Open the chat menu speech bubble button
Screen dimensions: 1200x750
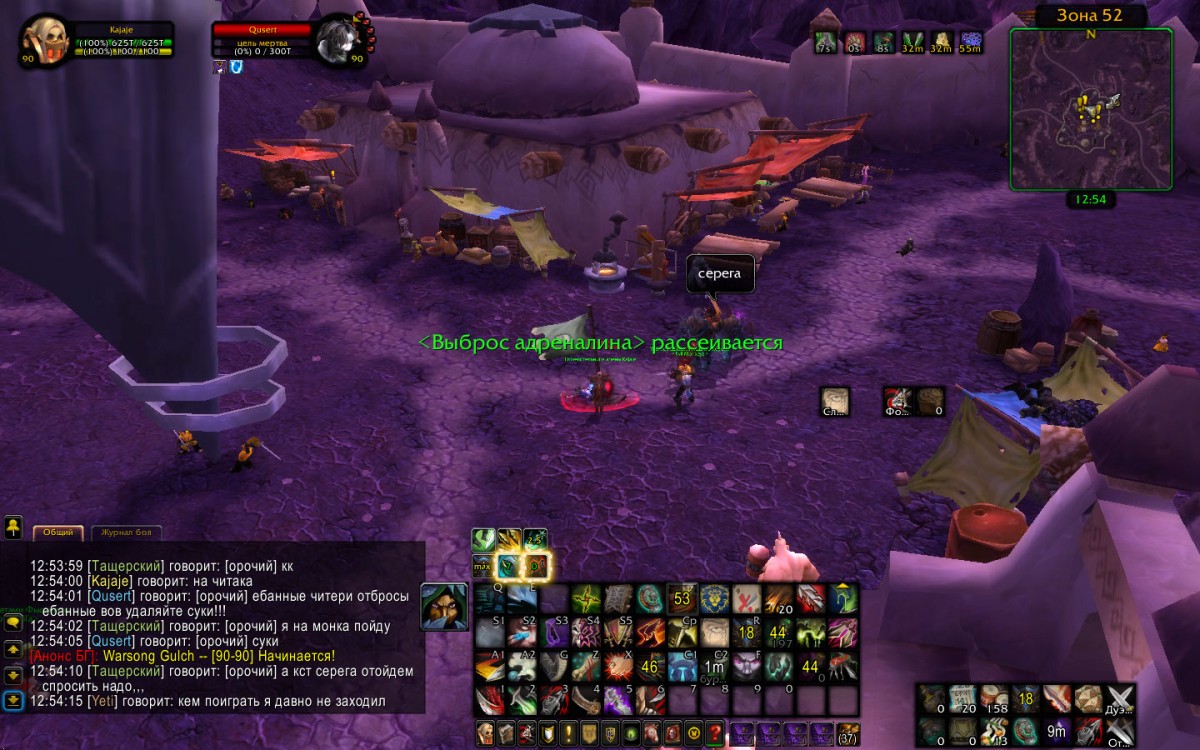pyautogui.click(x=14, y=622)
